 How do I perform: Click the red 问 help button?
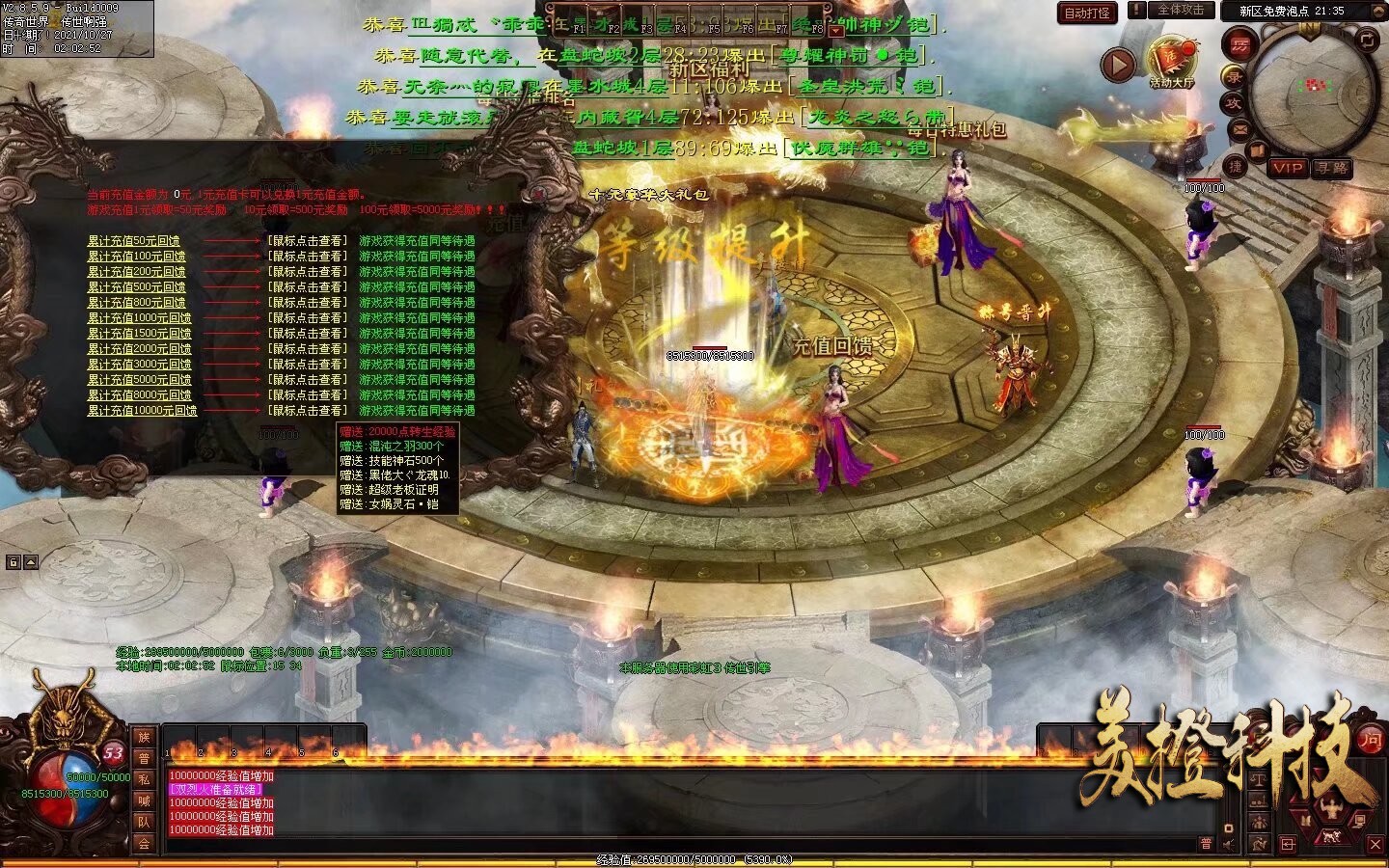tap(1370, 739)
